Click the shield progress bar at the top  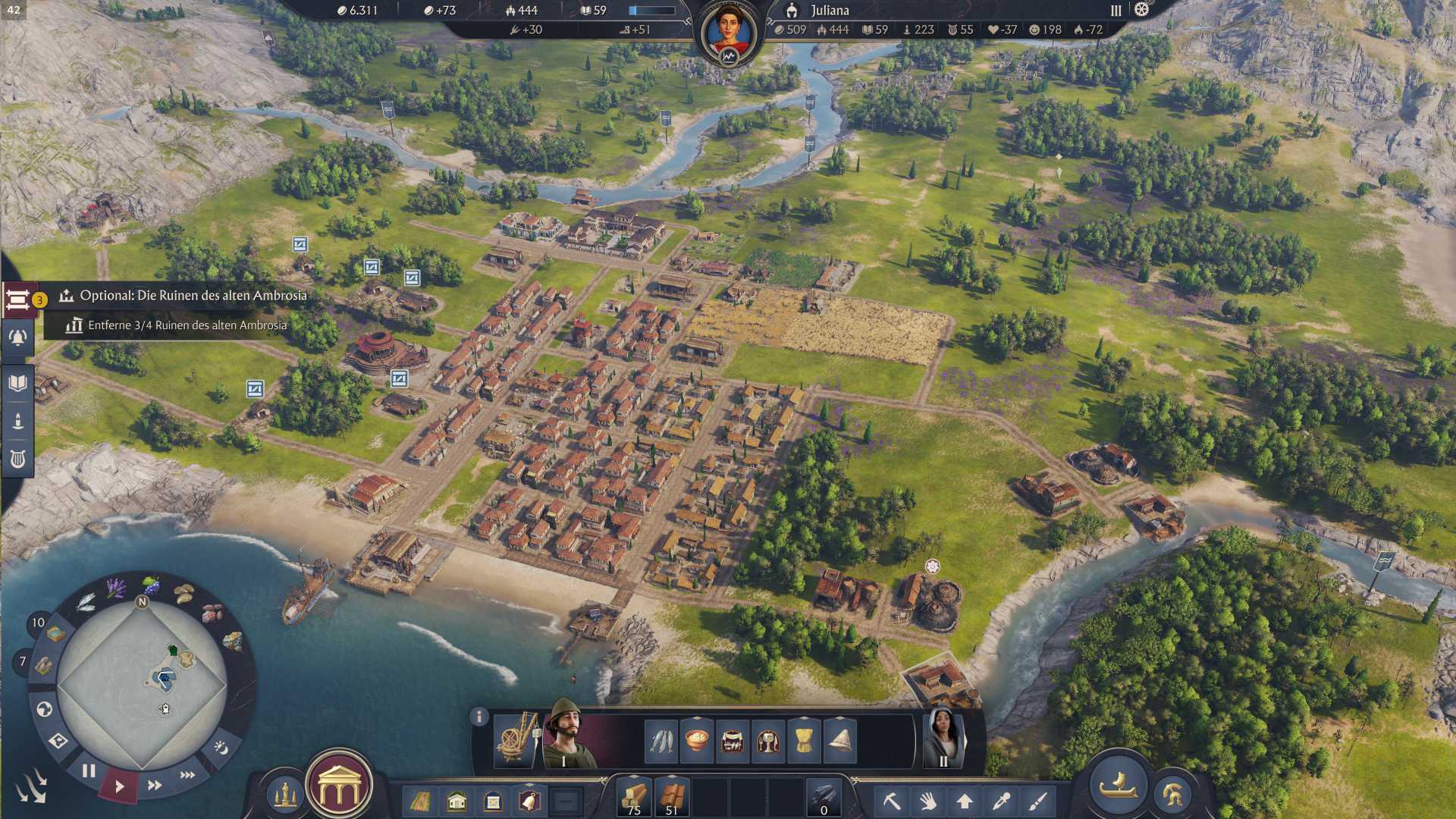point(650,11)
